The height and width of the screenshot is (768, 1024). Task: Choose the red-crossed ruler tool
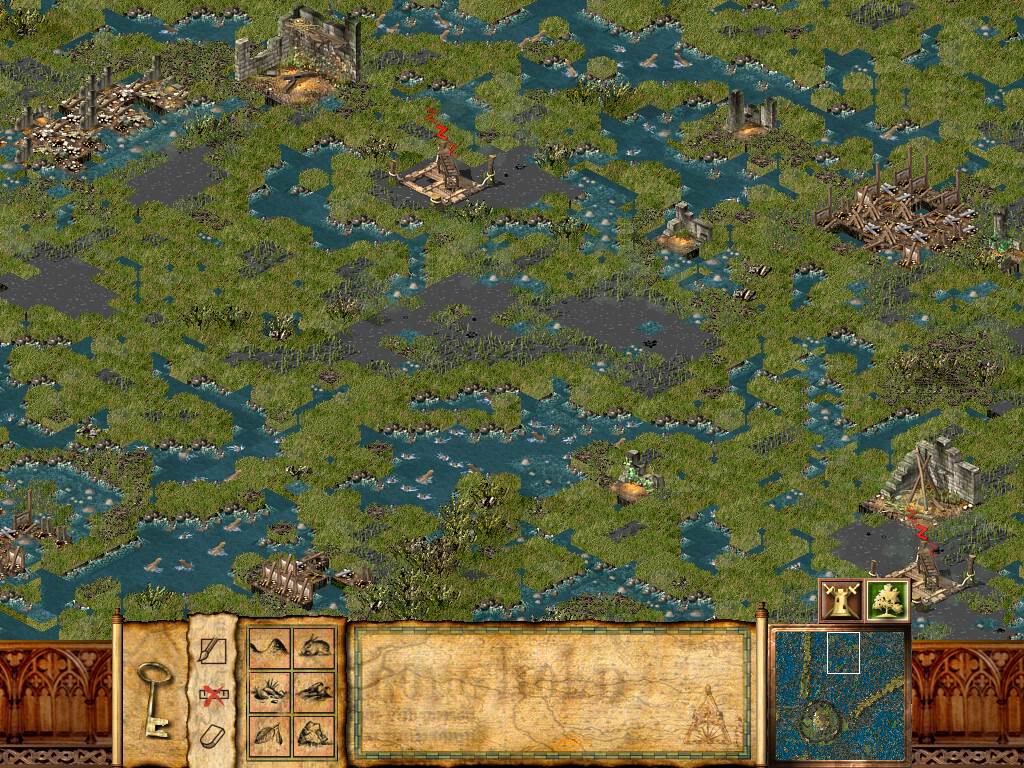point(212,693)
